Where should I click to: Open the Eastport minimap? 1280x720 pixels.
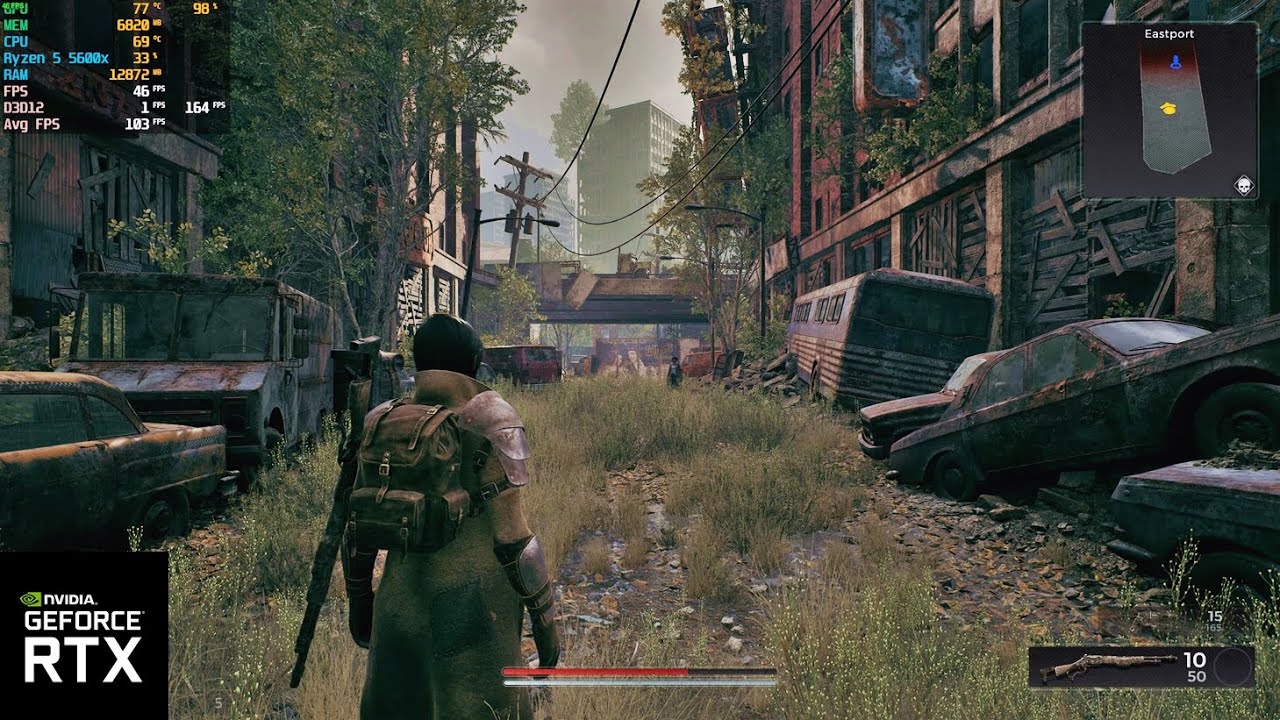tap(1169, 110)
